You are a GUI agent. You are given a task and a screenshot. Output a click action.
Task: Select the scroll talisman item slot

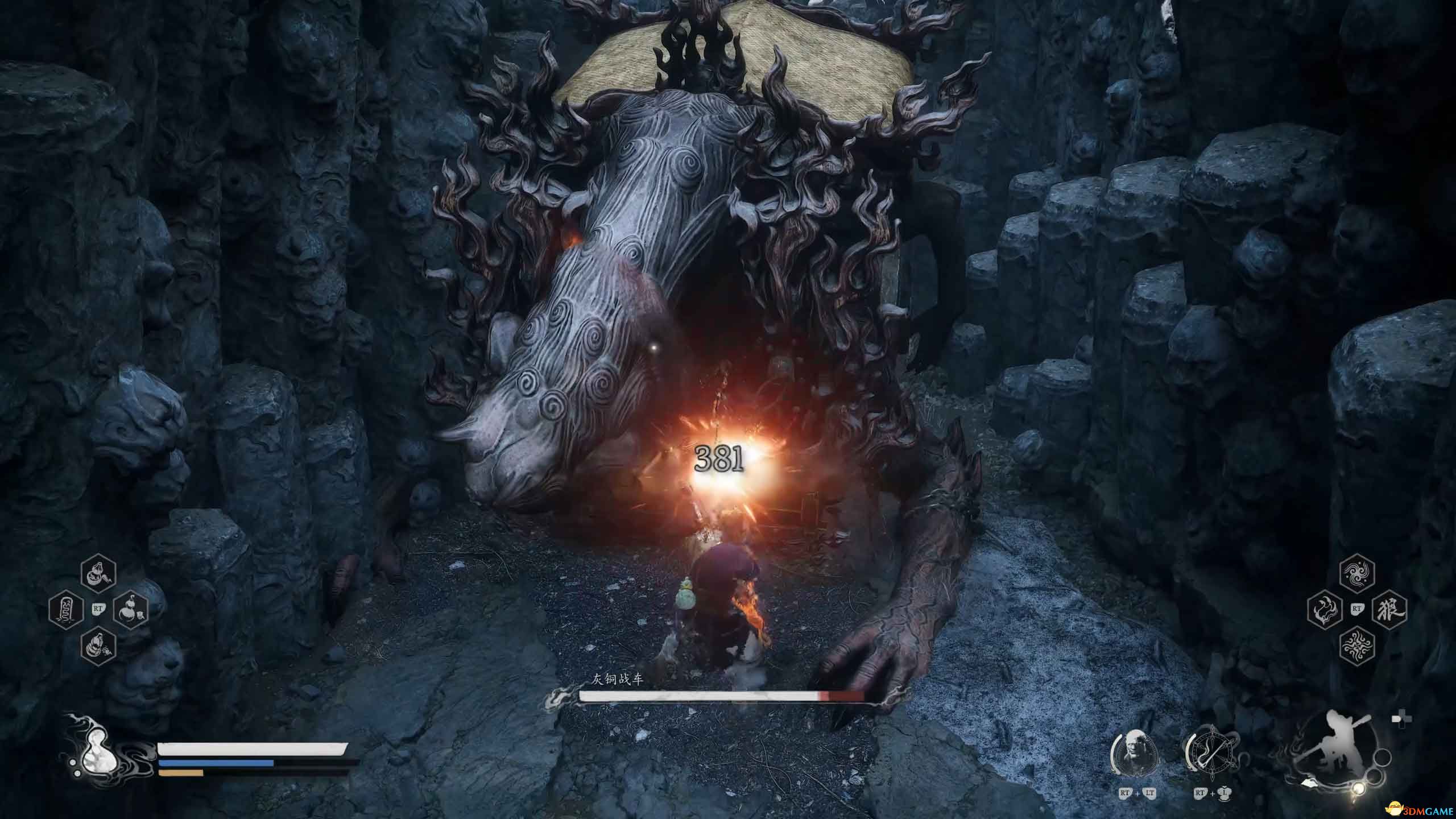tap(66, 610)
